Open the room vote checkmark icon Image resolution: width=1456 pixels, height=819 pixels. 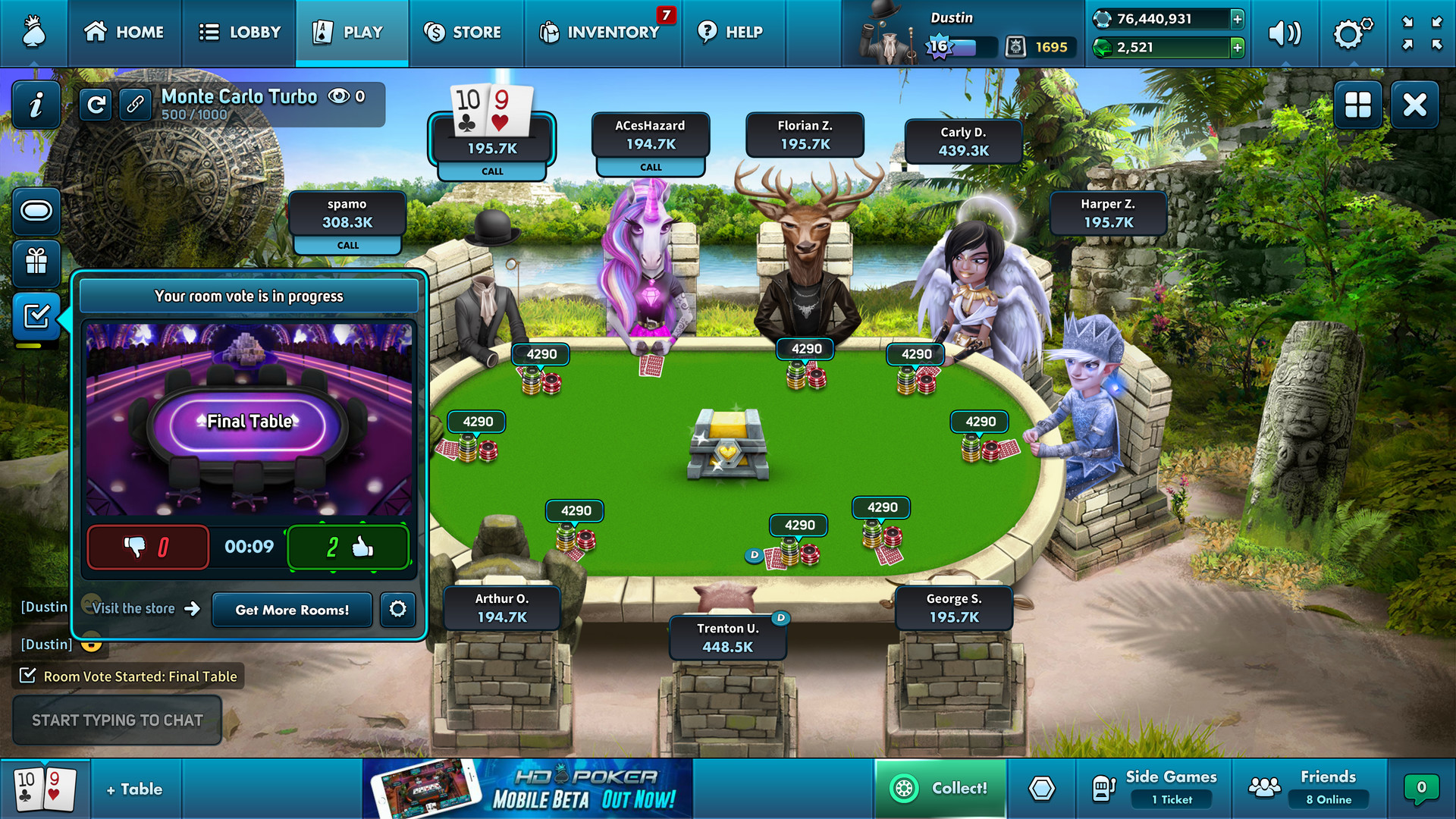click(35, 318)
